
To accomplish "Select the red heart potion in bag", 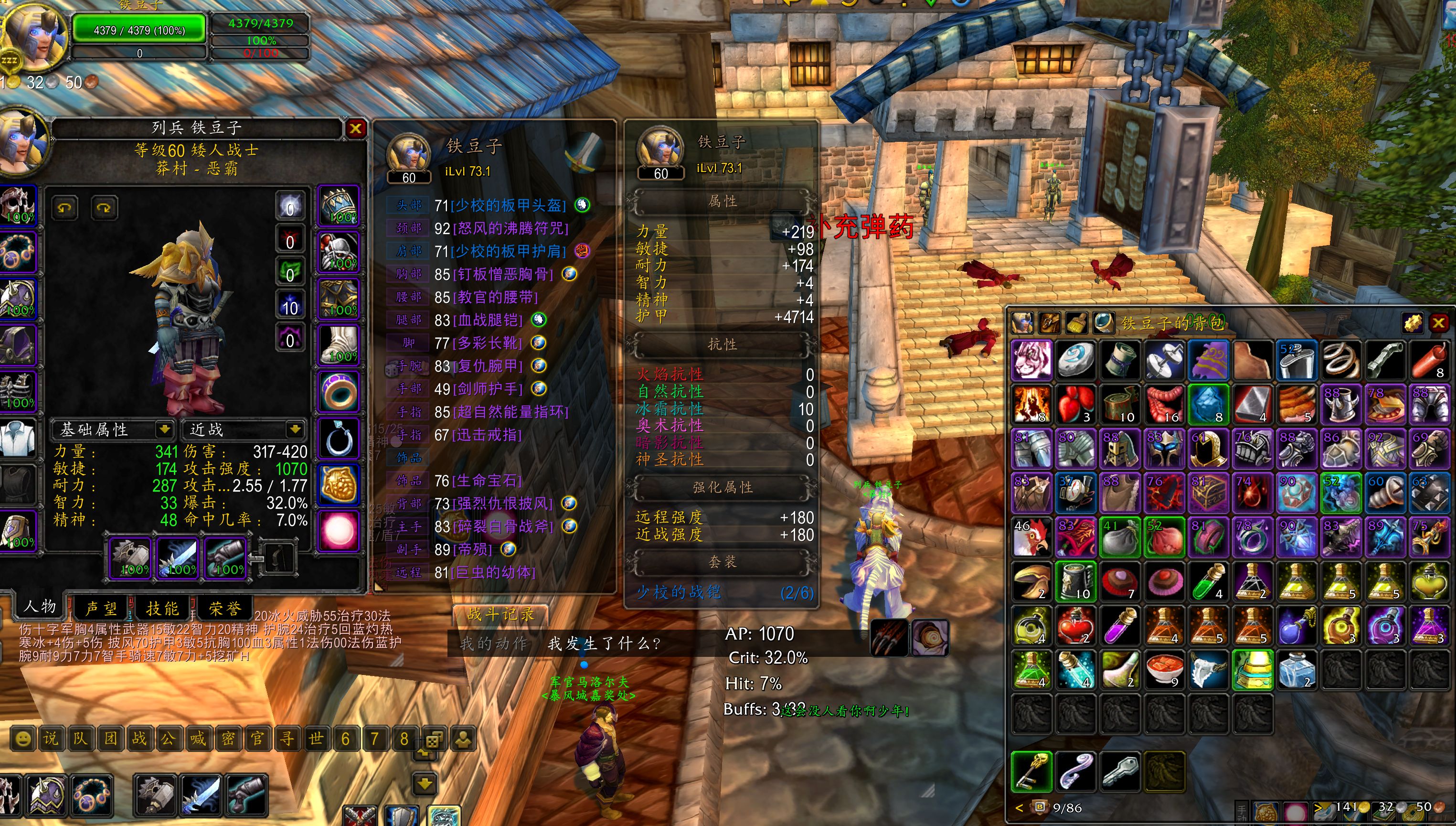I will coord(1075,626).
